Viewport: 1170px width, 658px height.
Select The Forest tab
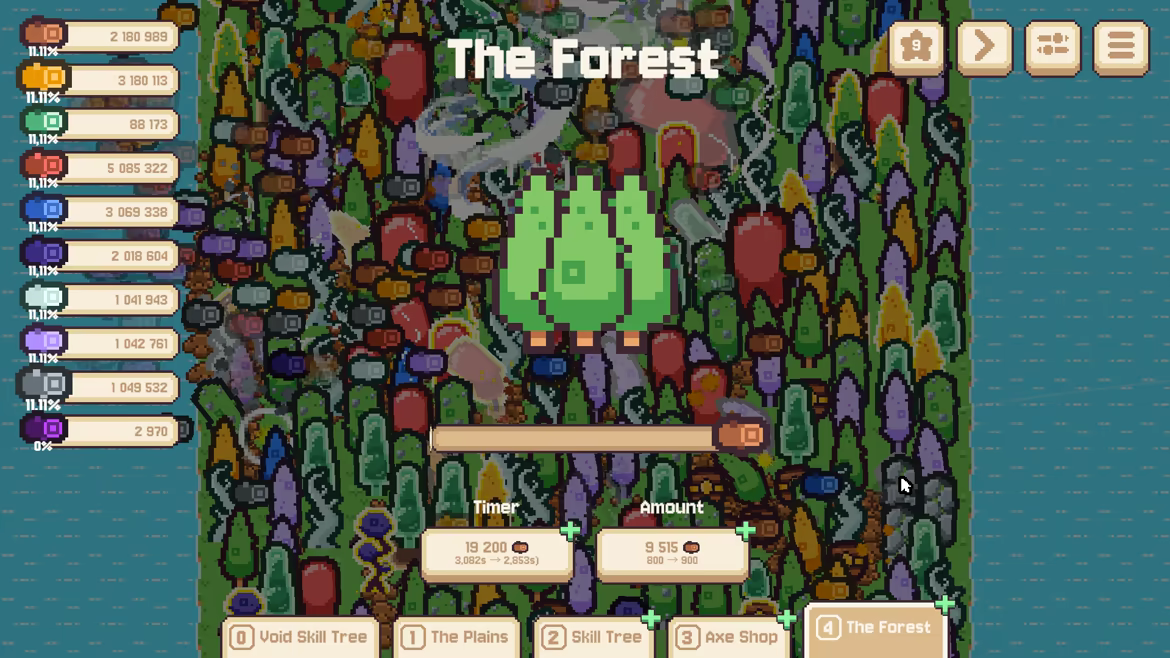tap(875, 628)
